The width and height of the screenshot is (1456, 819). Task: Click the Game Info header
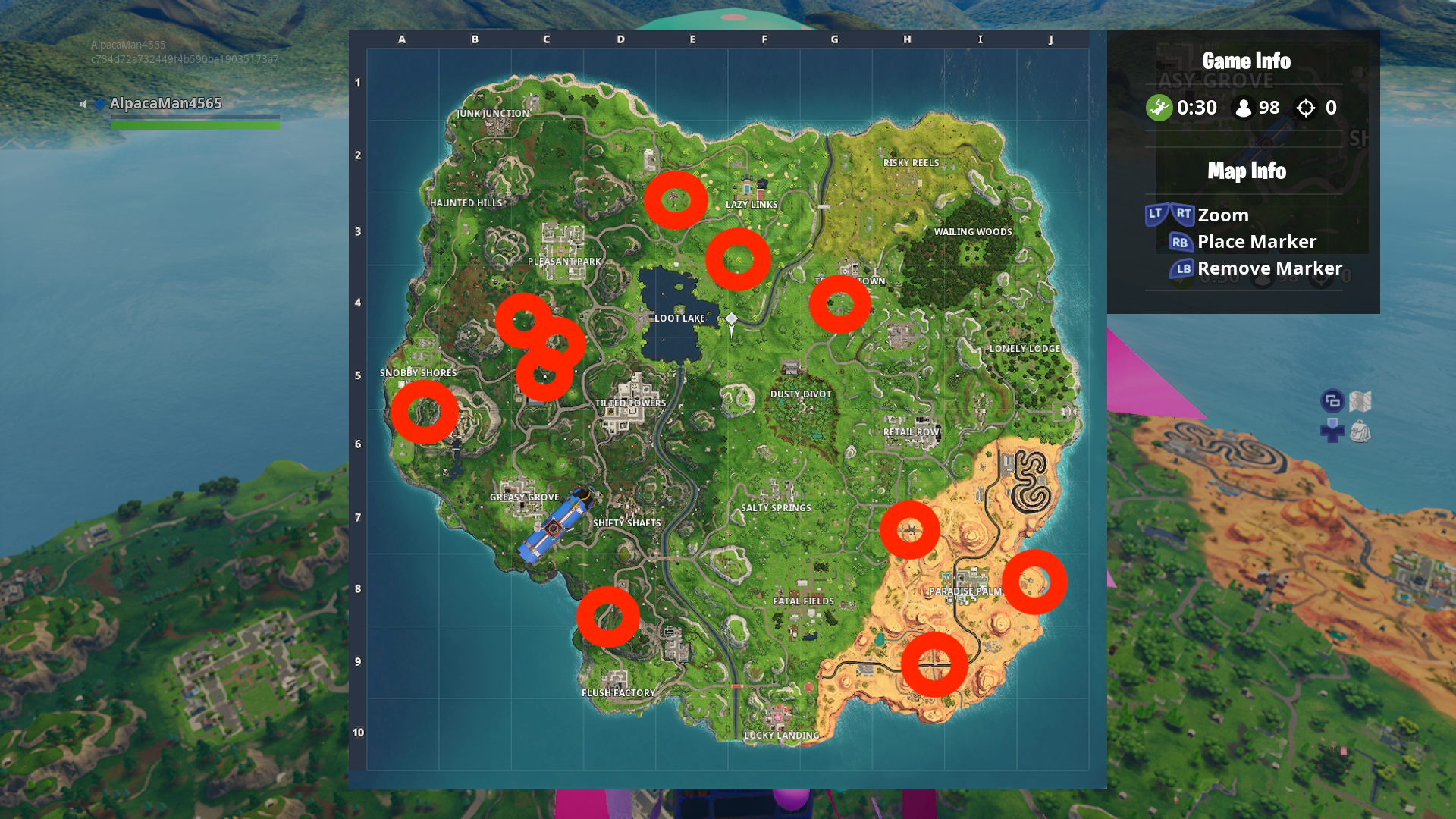coord(1246,61)
